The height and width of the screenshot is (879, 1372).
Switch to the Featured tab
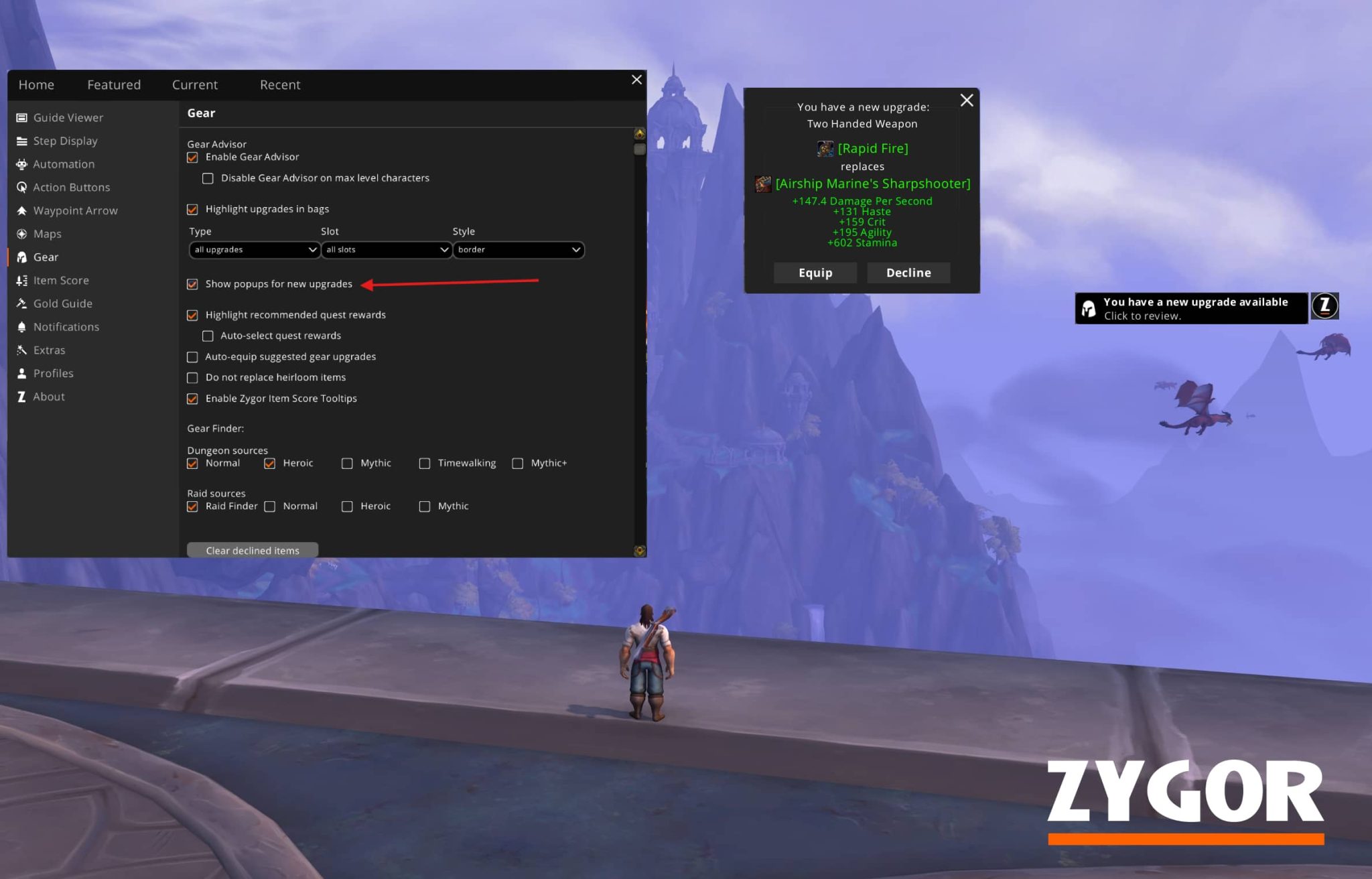pyautogui.click(x=113, y=84)
